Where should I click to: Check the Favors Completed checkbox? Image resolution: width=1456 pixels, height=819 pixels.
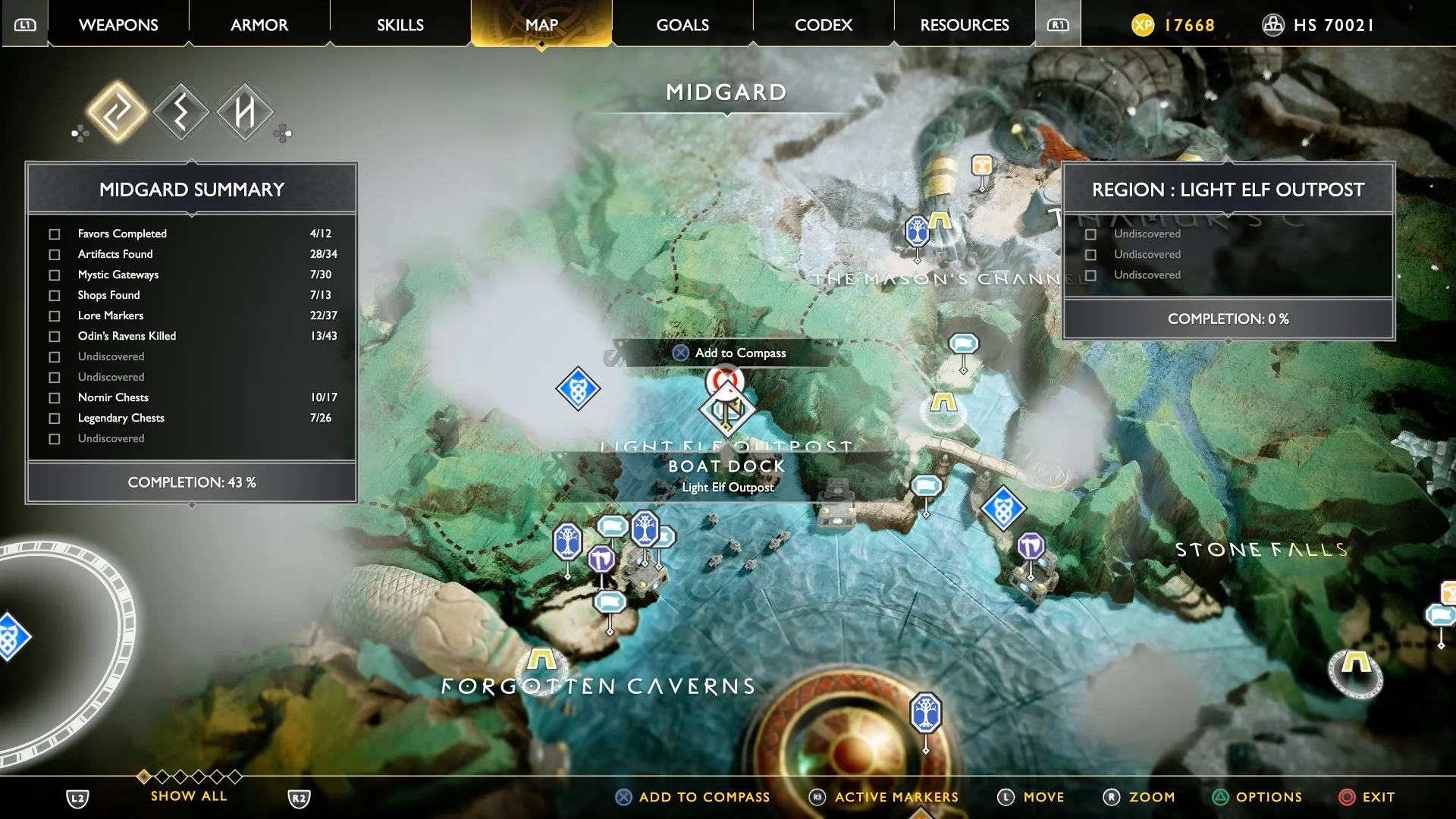(54, 234)
